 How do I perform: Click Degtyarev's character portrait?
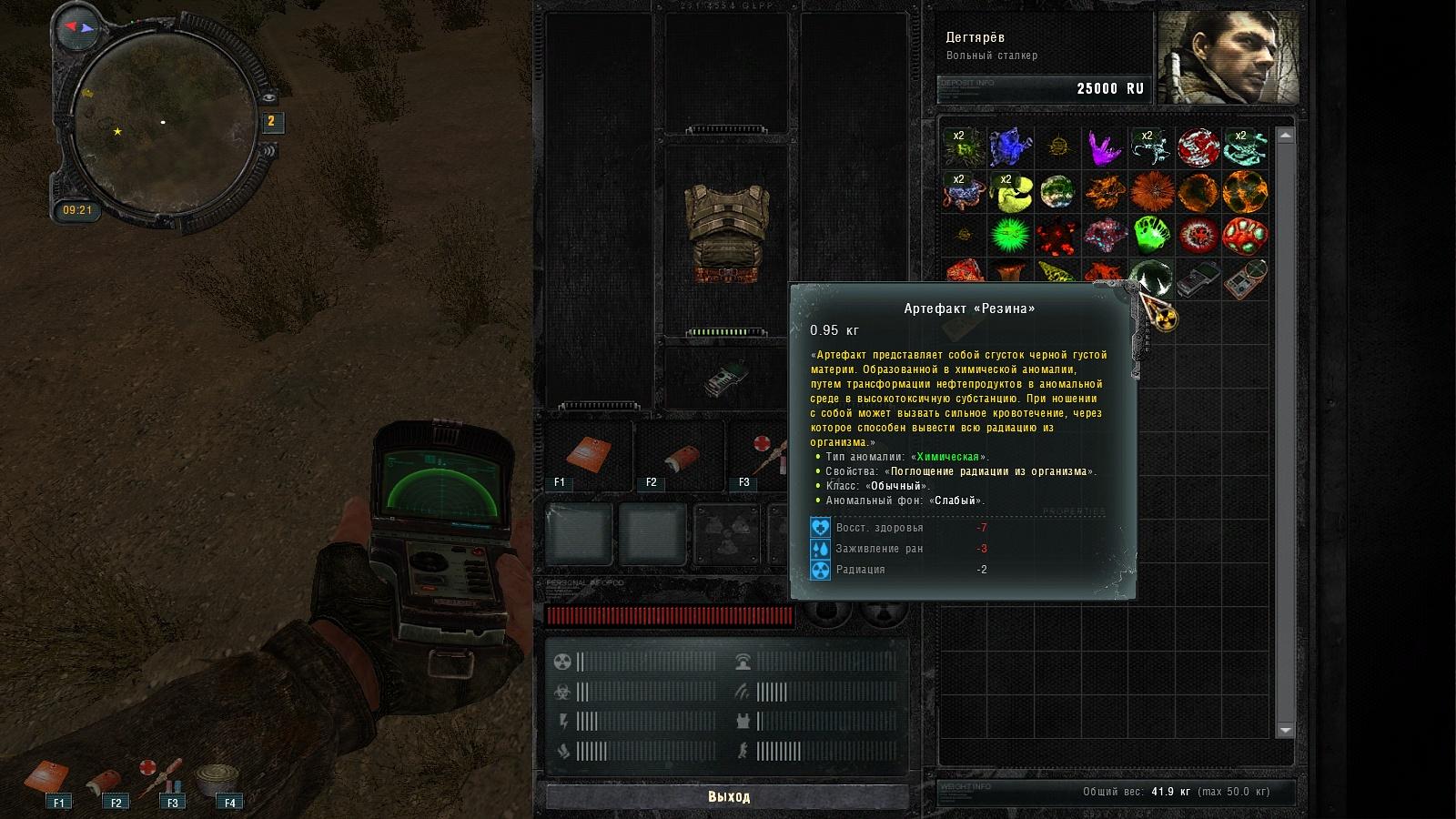(1228, 59)
